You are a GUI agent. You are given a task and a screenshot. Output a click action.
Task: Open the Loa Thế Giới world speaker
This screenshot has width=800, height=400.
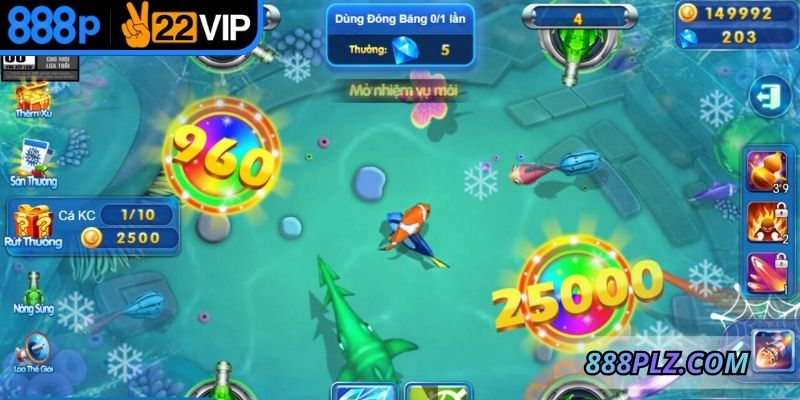[x=33, y=350]
